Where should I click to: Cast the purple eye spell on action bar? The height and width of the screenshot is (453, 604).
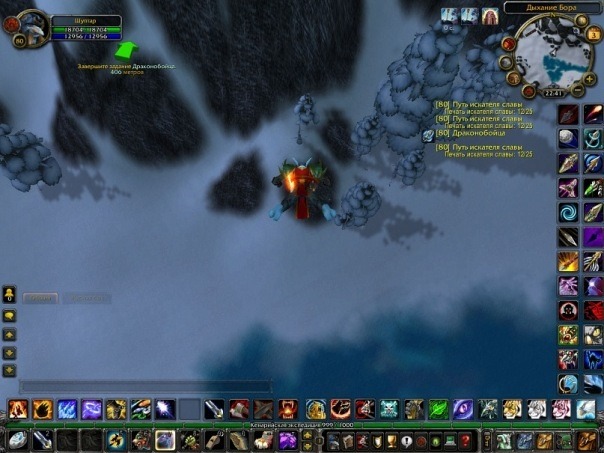463,408
